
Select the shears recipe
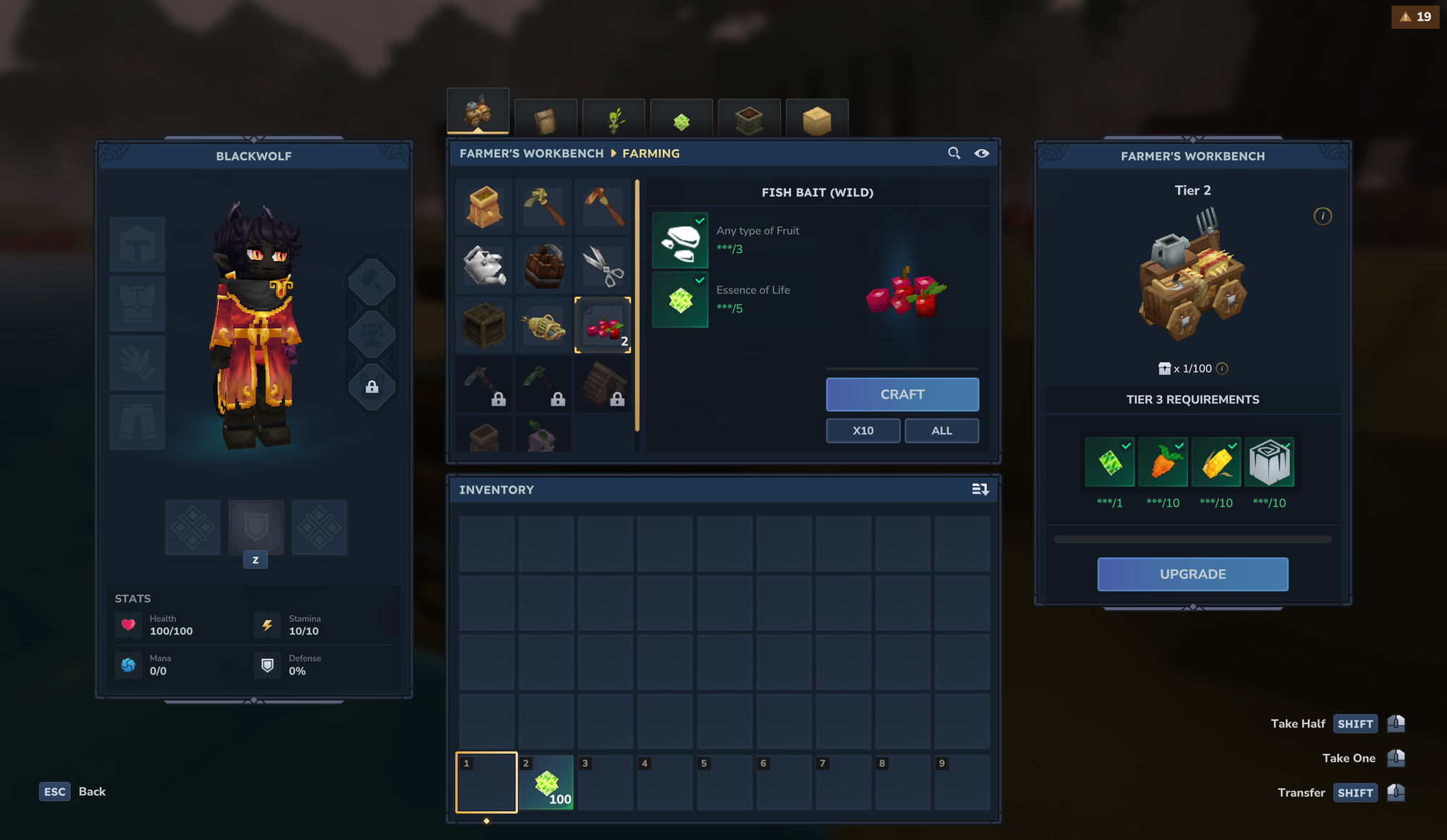pyautogui.click(x=603, y=266)
